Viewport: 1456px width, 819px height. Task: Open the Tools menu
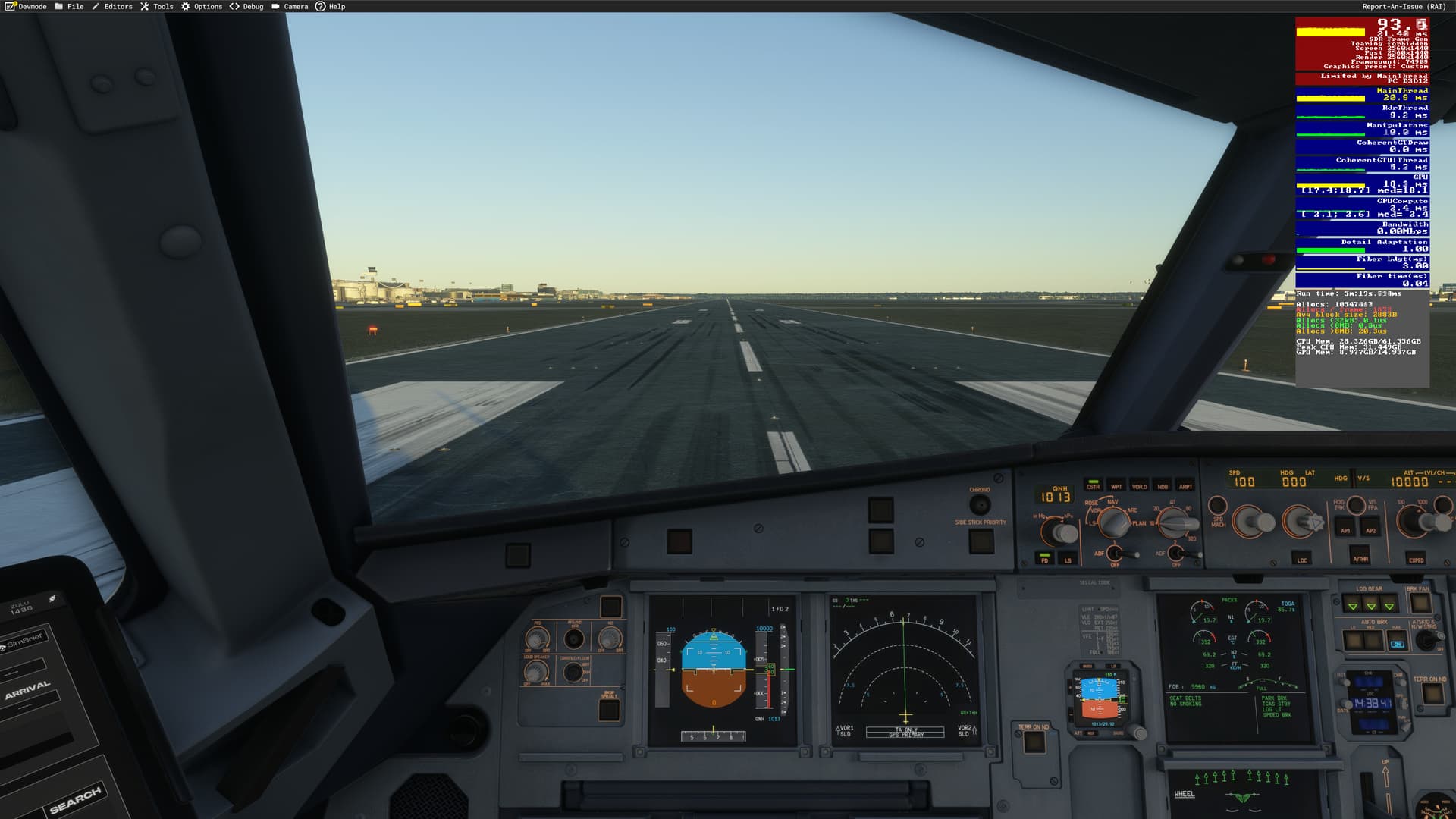(x=157, y=6)
